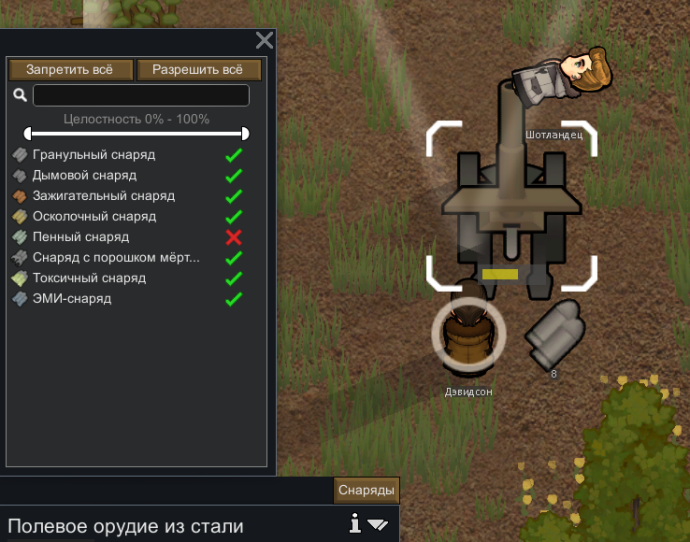This screenshot has height=542, width=690.
Task: Adjust the left handle of integrity slider
Action: click(28, 133)
